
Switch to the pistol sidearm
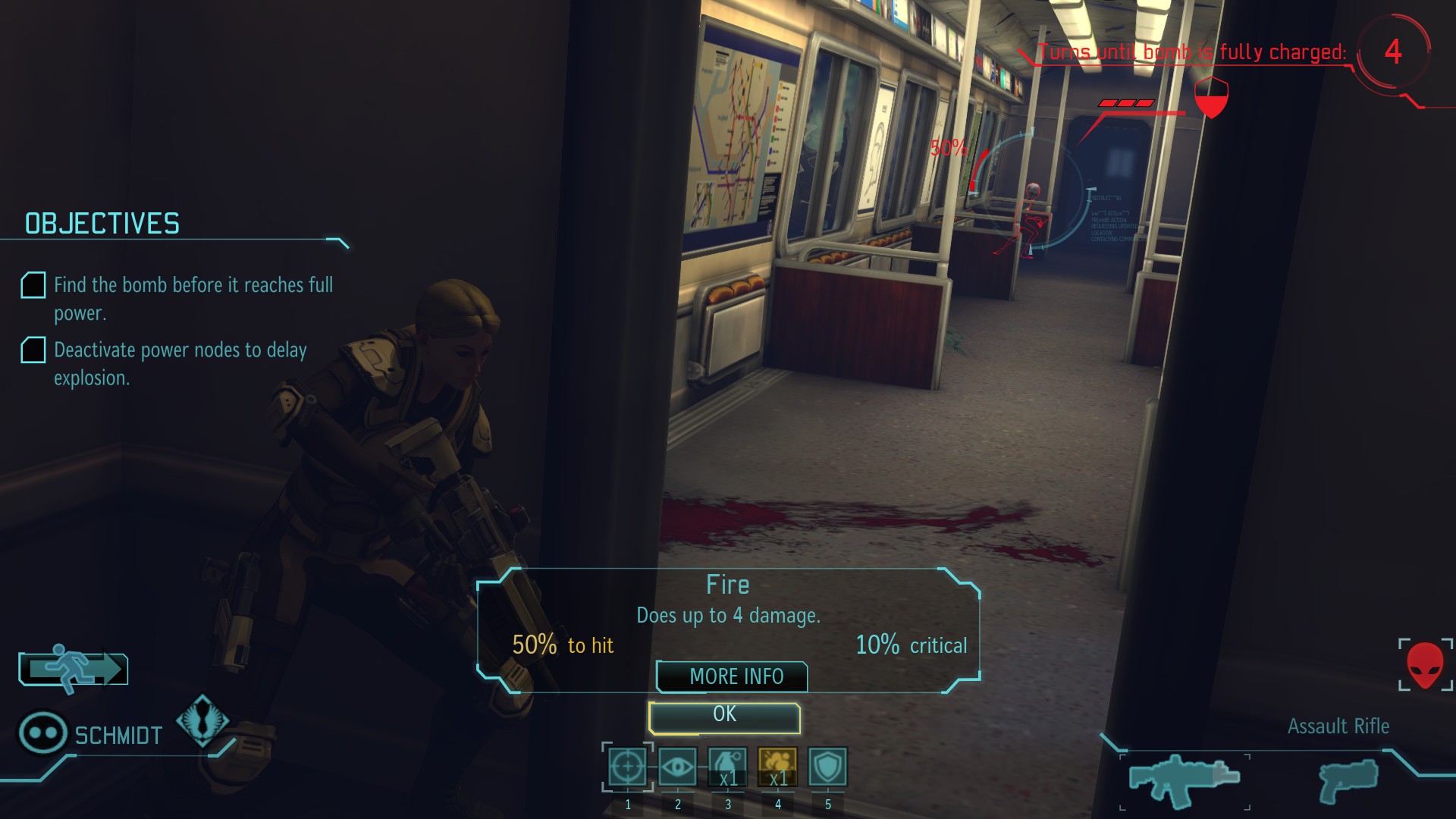tap(1348, 780)
